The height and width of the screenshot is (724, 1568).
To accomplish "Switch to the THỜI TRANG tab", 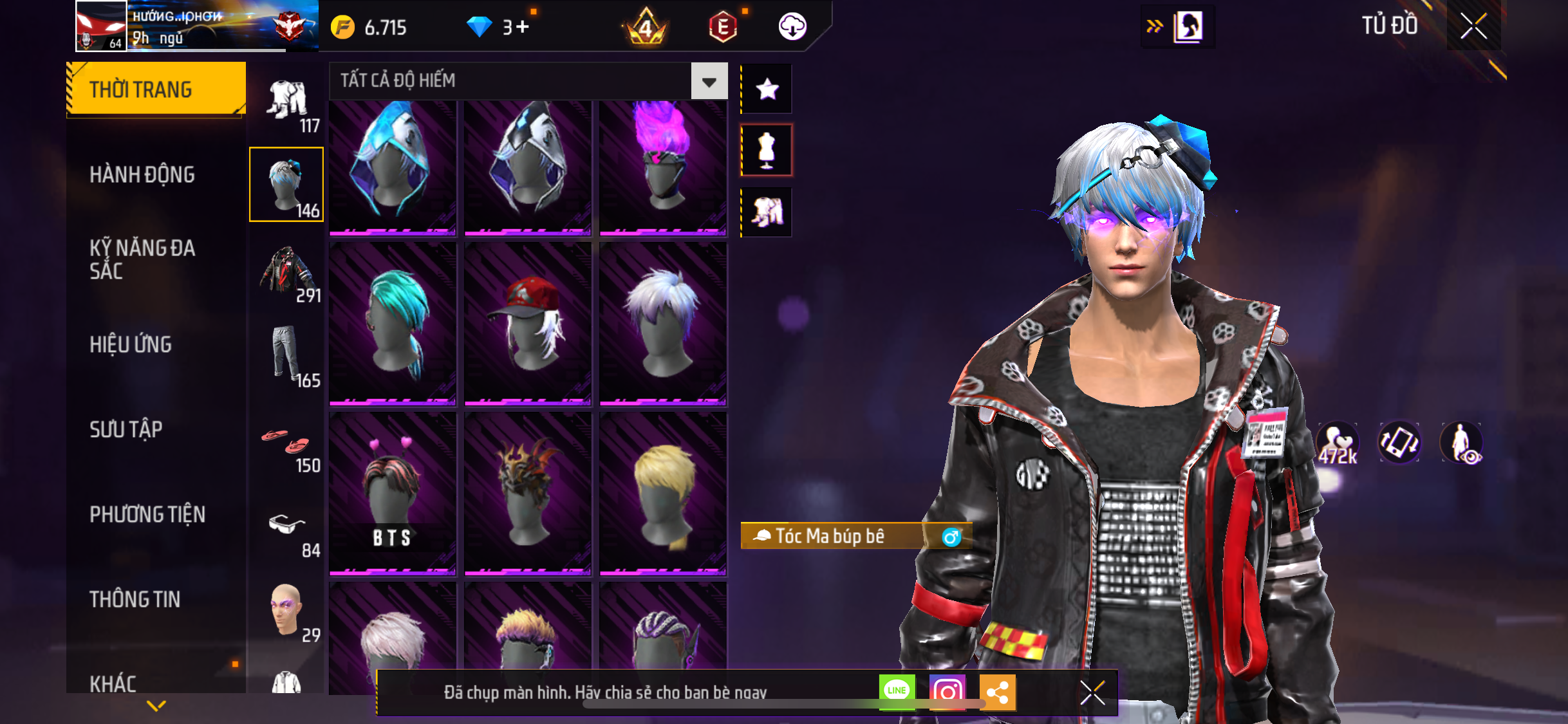I will [x=155, y=89].
